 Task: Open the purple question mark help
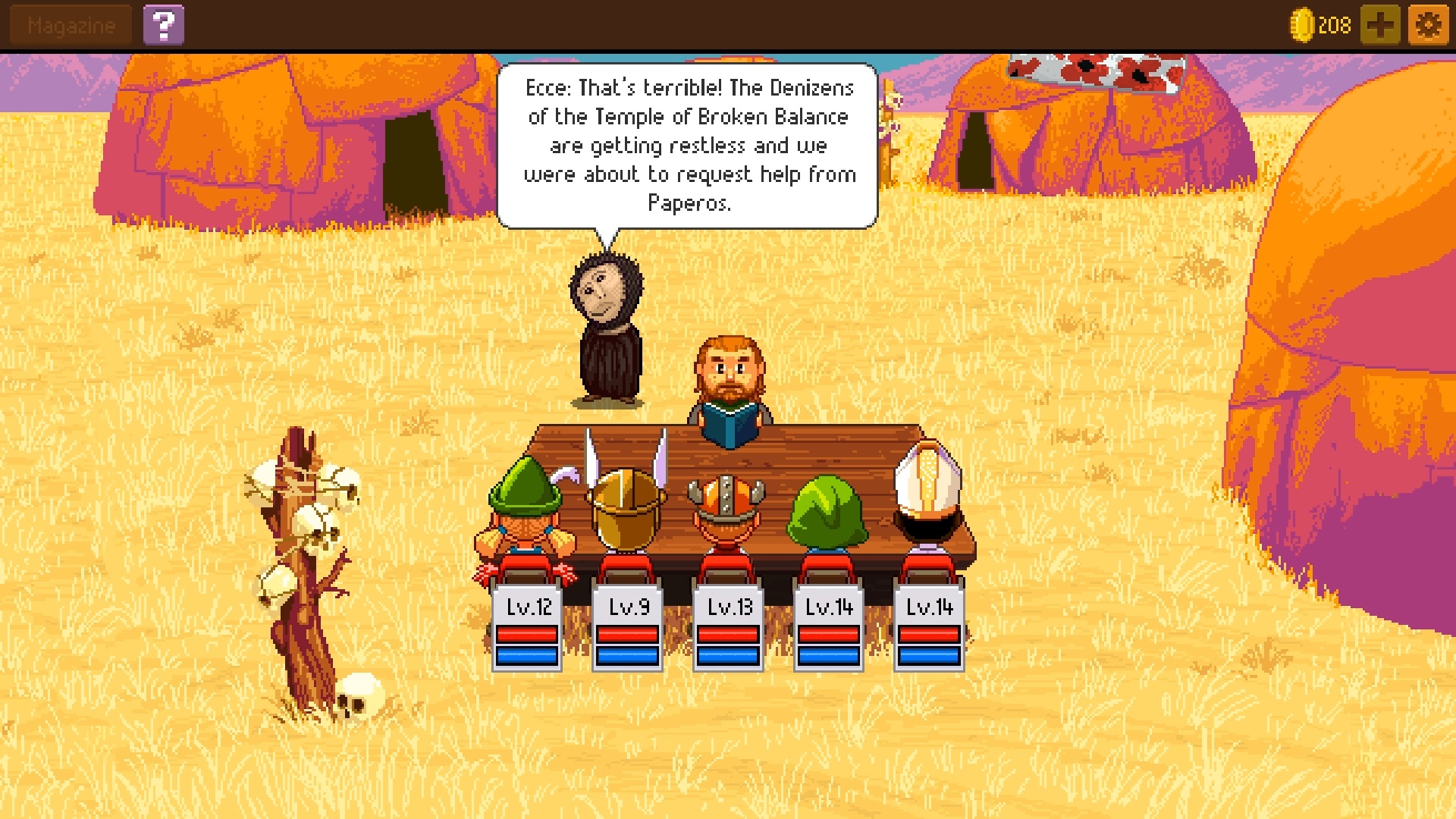click(163, 26)
